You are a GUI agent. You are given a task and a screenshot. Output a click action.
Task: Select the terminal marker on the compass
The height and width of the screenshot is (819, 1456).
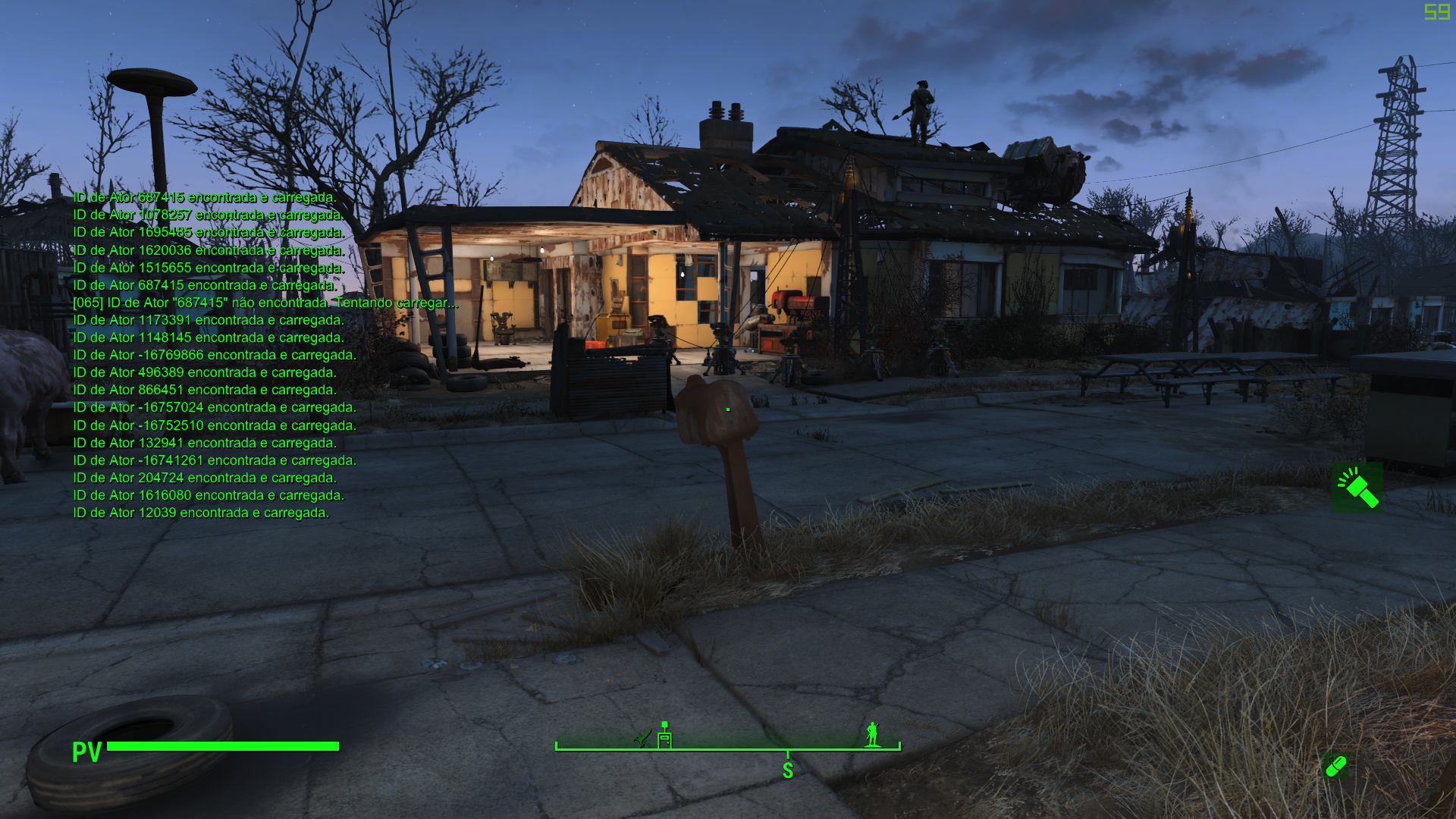coord(664,736)
